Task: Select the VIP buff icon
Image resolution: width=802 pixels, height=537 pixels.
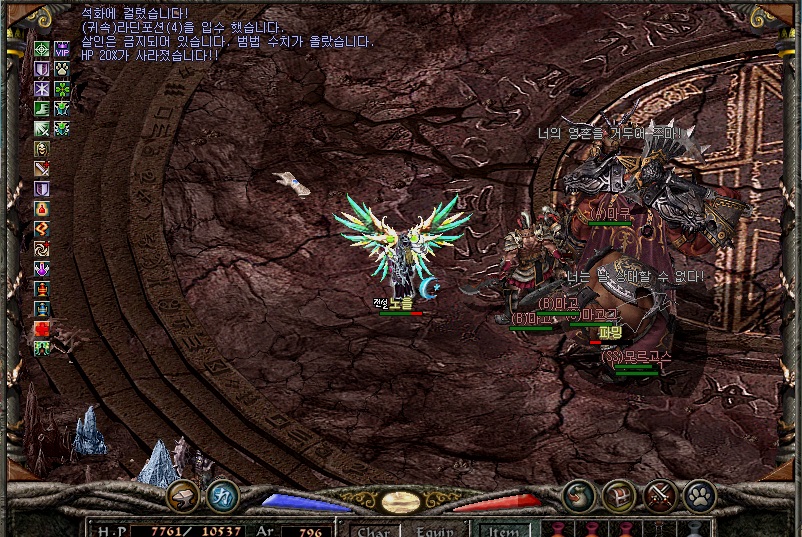Action: click(62, 48)
